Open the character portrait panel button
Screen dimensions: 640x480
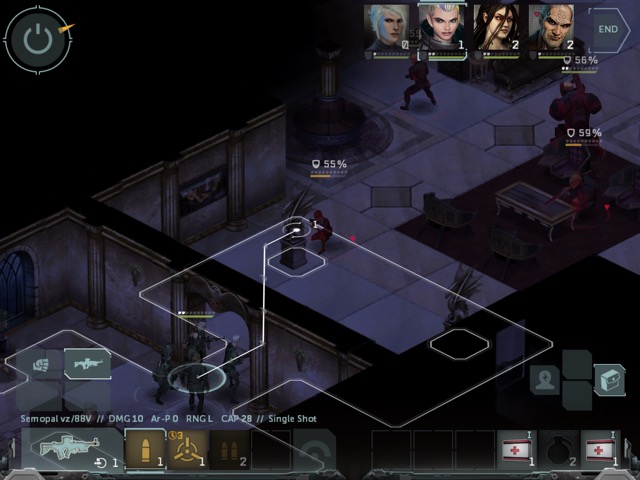(545, 380)
